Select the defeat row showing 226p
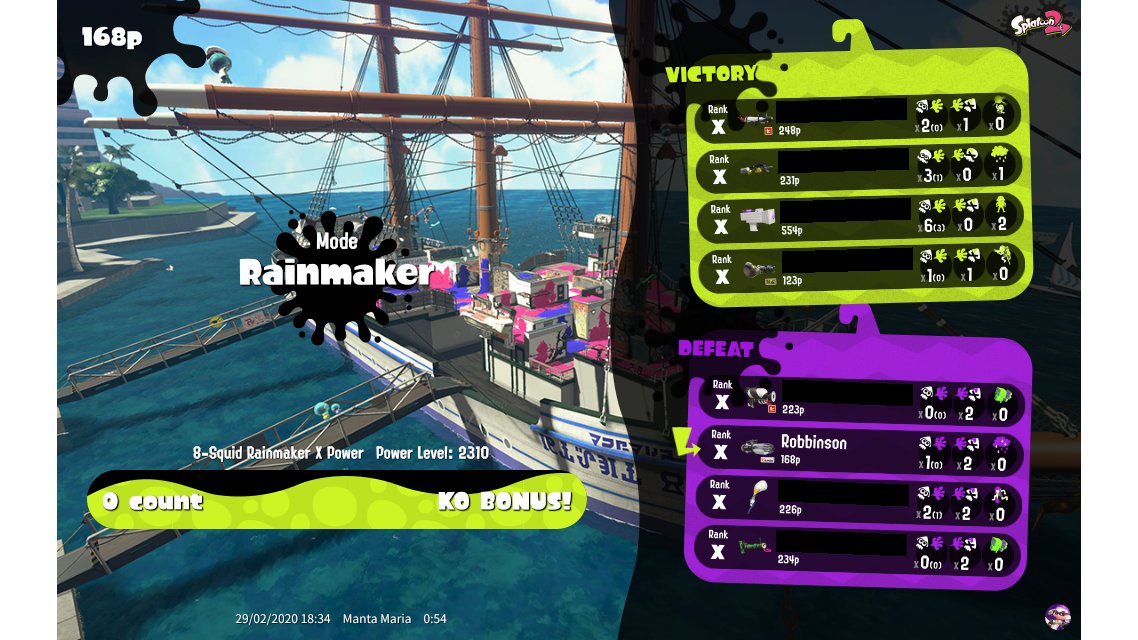Screen dimensions: 1138x640 860,501
